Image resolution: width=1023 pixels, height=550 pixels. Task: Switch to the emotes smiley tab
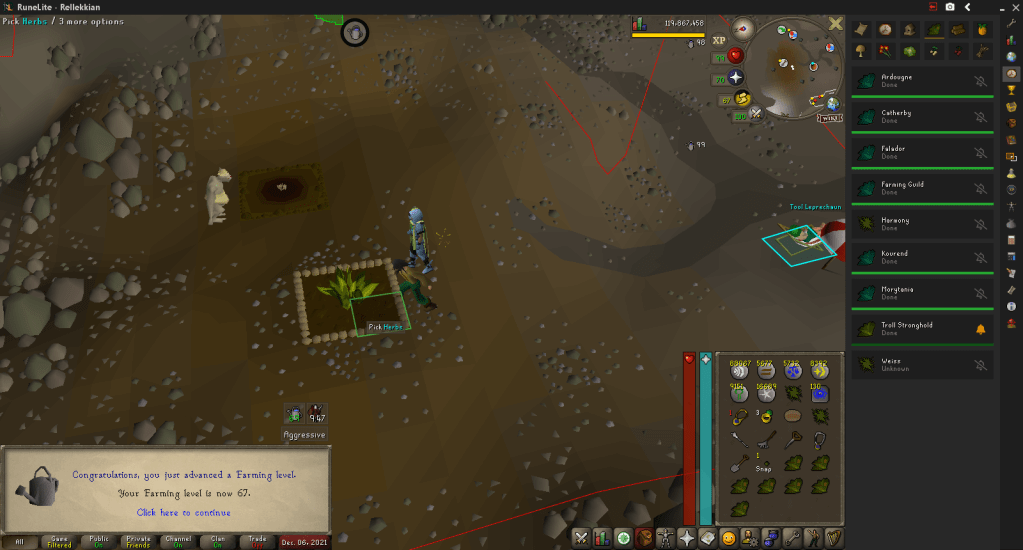(729, 538)
